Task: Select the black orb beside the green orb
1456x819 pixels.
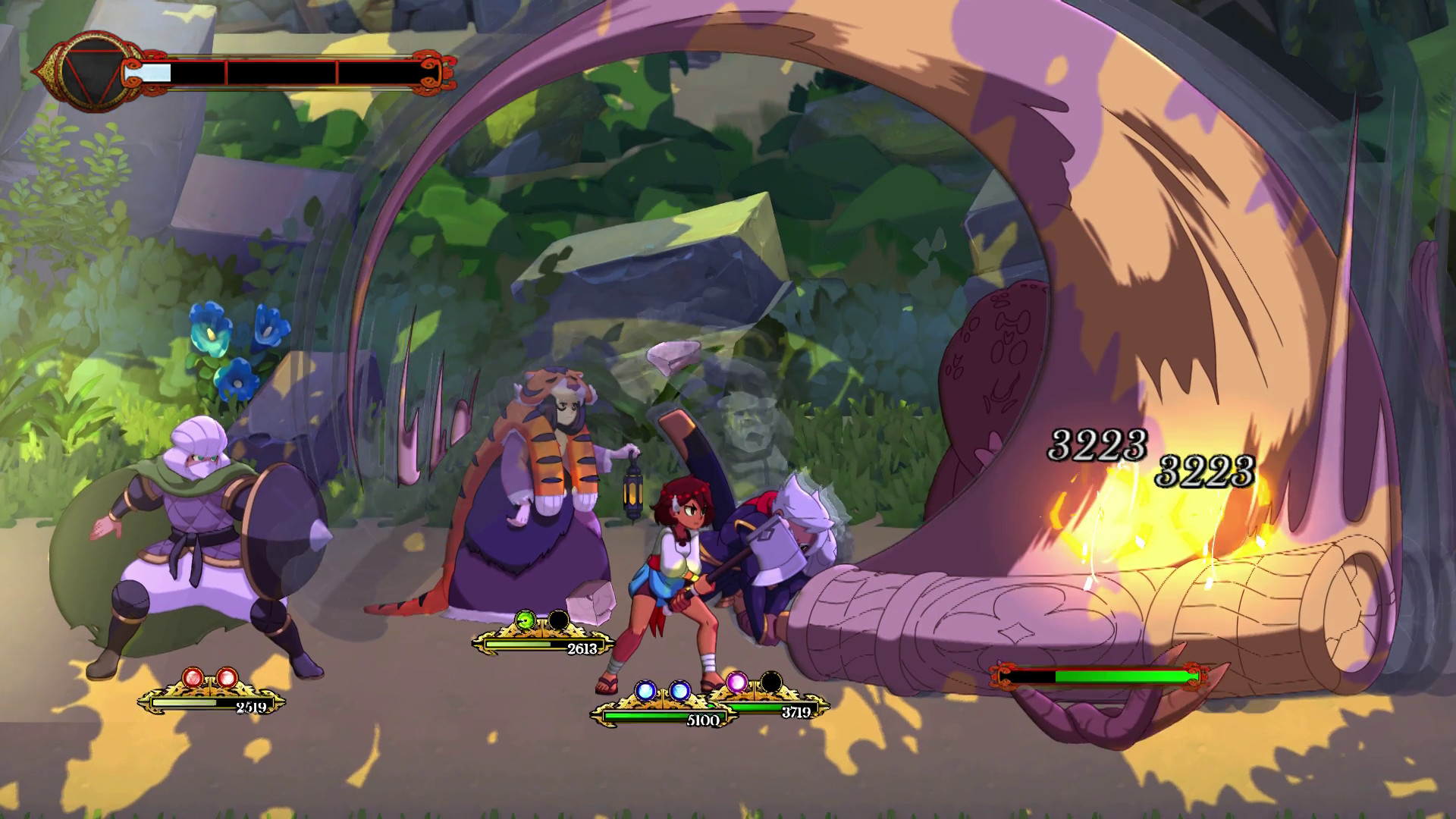Action: (559, 620)
